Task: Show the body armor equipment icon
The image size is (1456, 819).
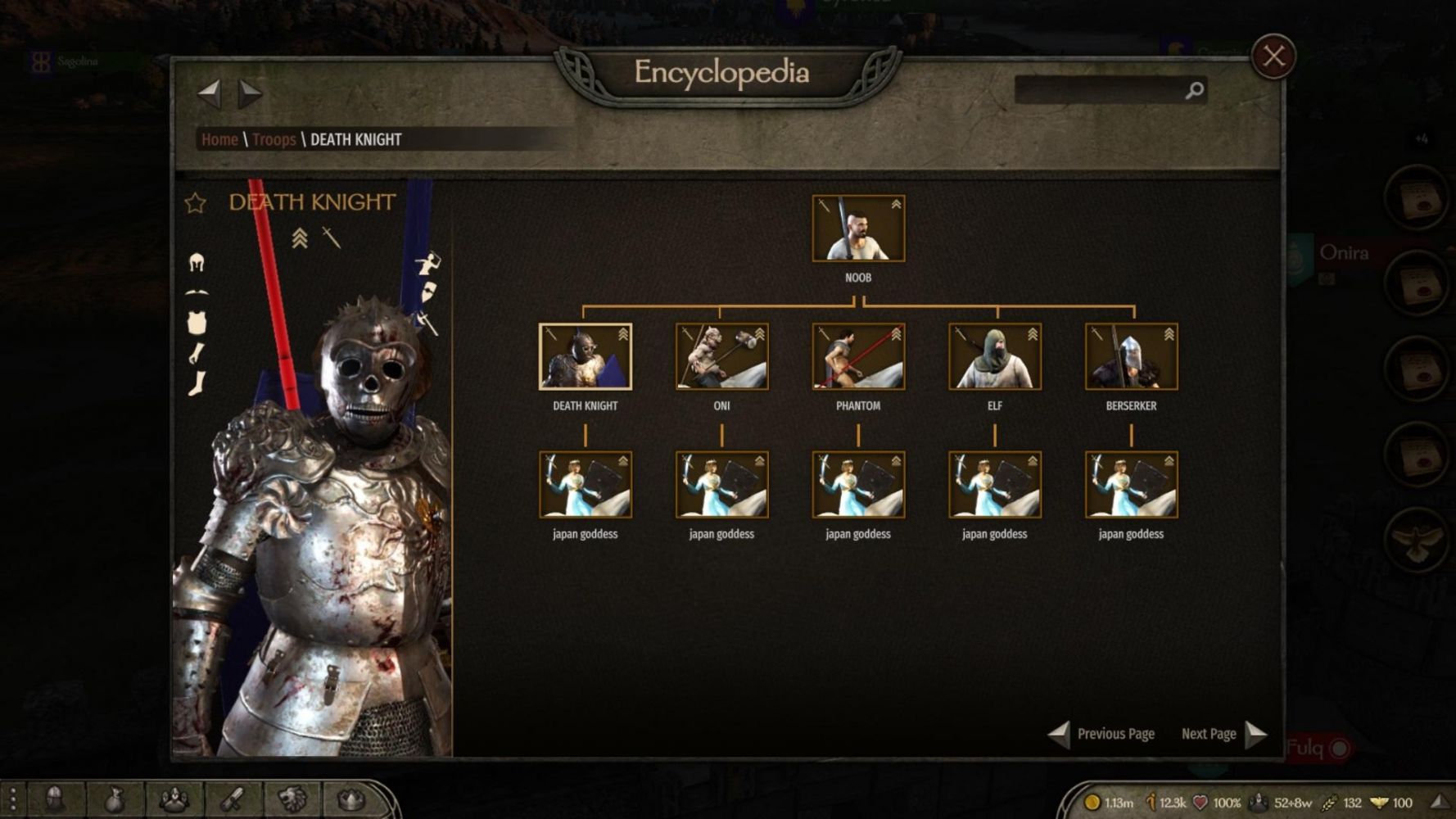Action: 197,323
